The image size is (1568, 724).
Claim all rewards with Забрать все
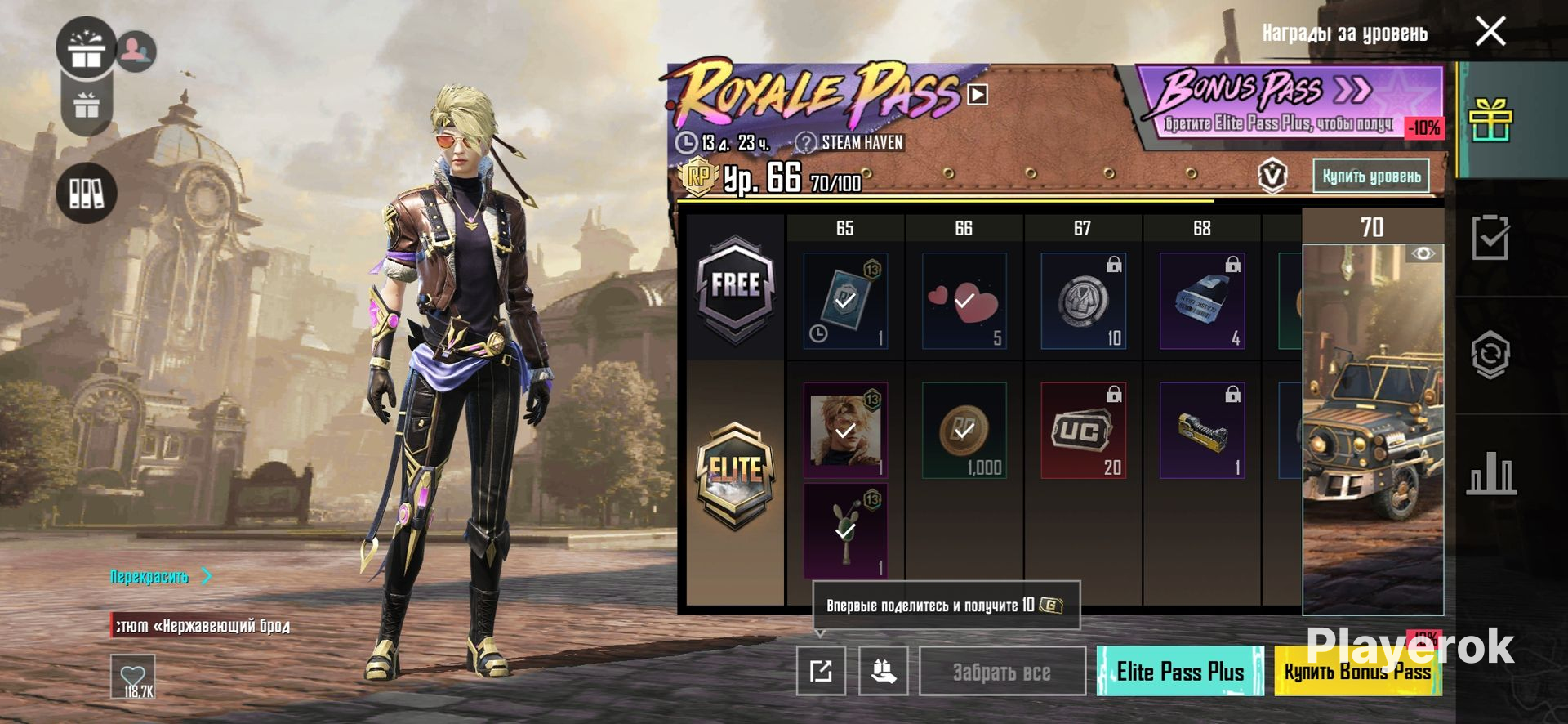point(1002,672)
